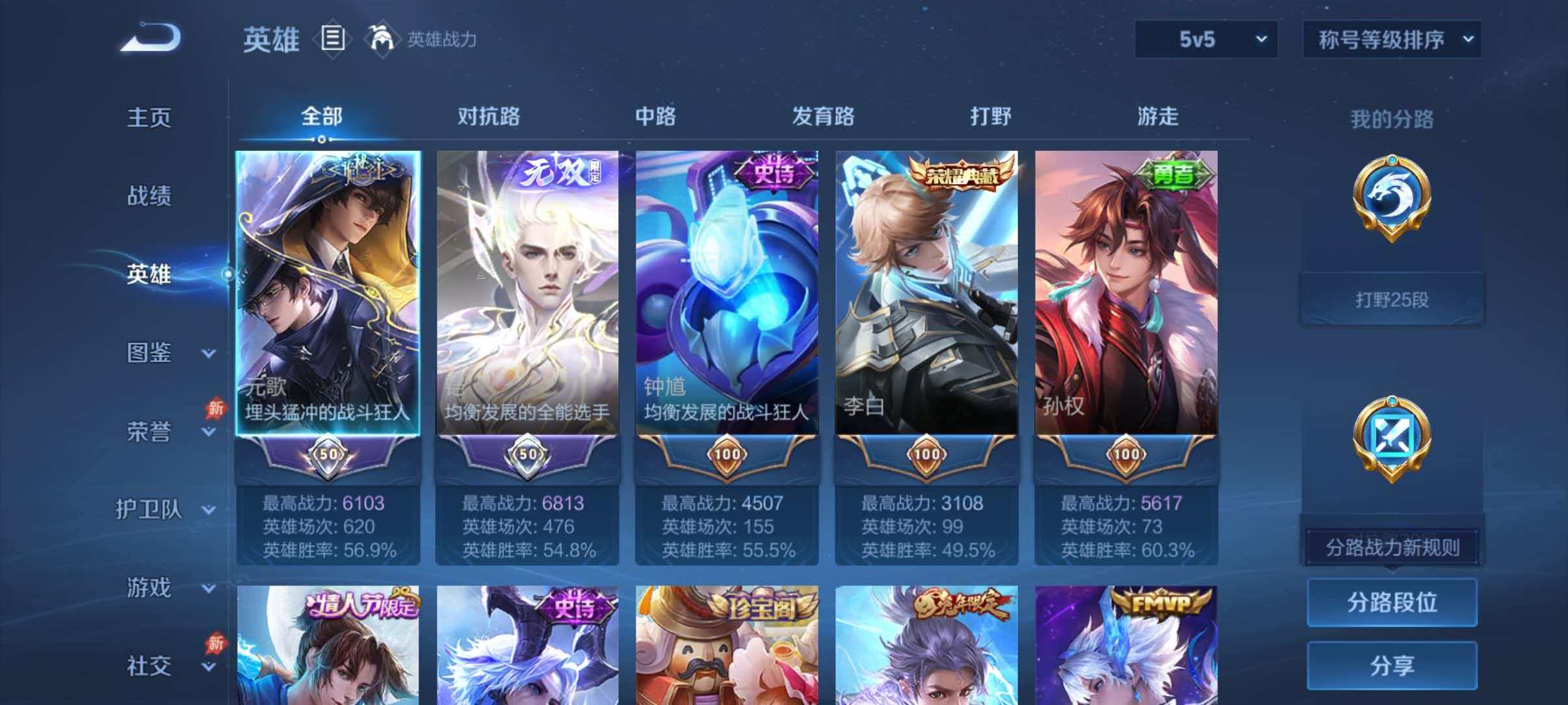Expand the 5v5 mode dropdown

click(1206, 40)
